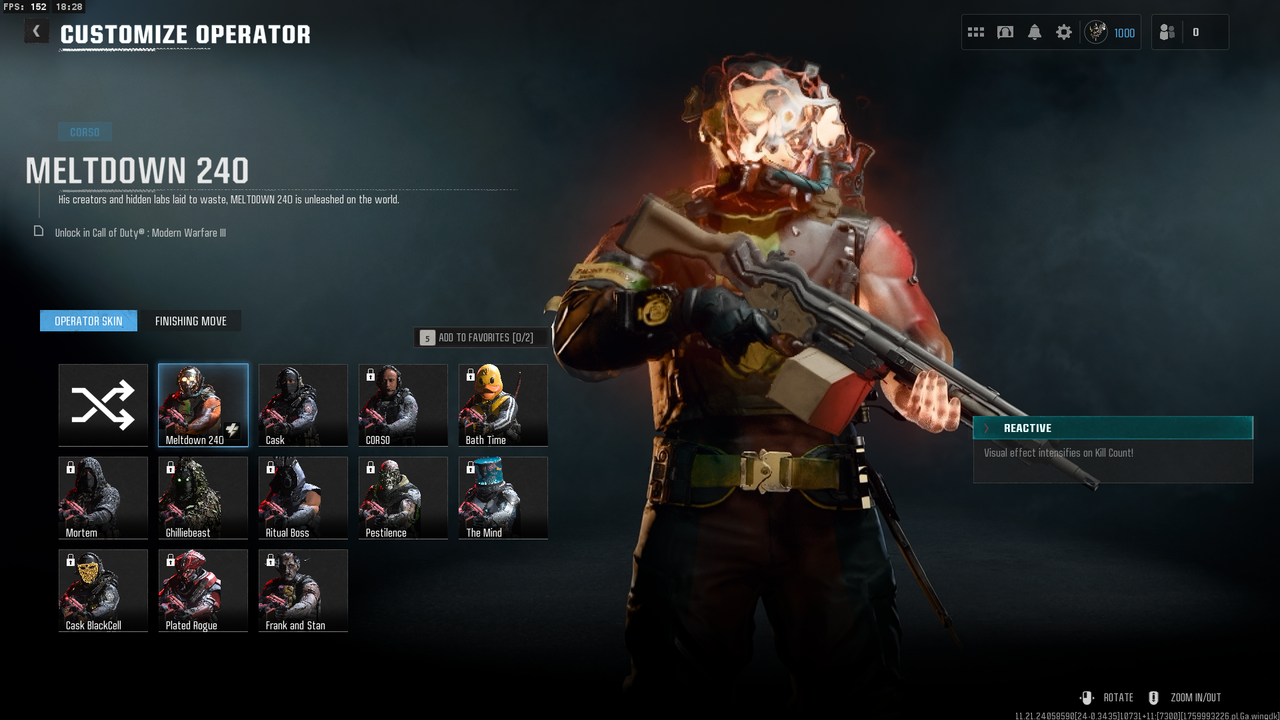Pick the Ghilliebeast skin tile
This screenshot has width=1280, height=720.
click(x=203, y=498)
